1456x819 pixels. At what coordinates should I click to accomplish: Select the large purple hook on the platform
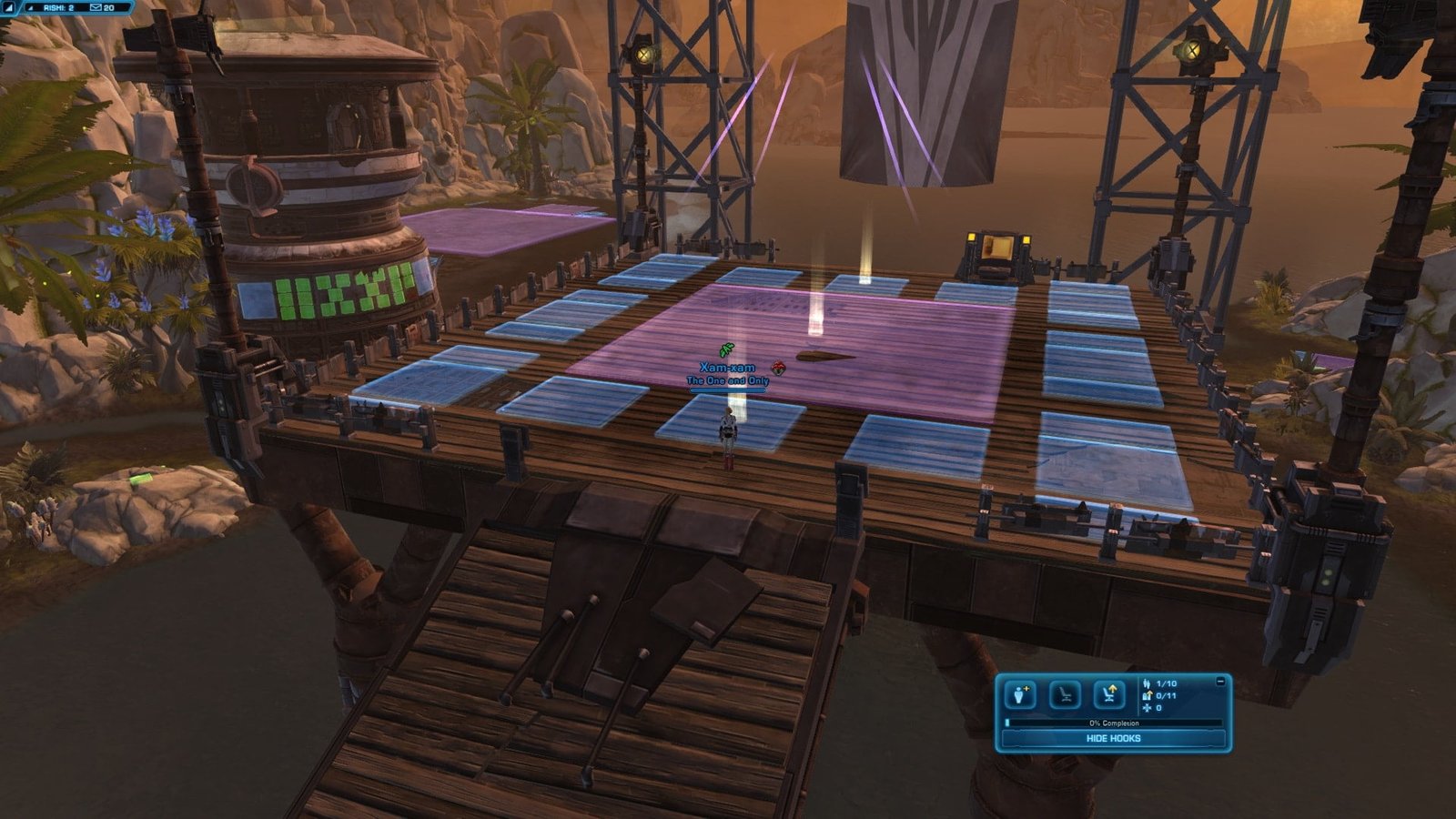[x=790, y=350]
